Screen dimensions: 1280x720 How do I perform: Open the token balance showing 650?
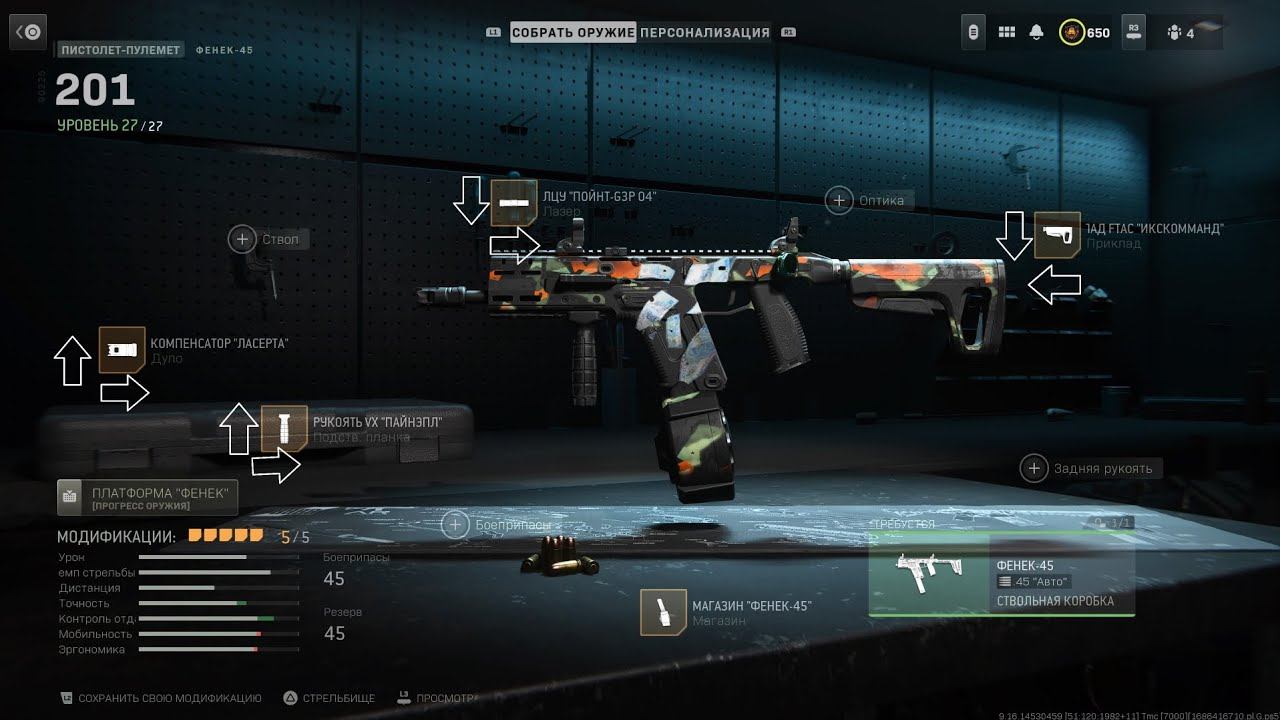pos(1085,33)
